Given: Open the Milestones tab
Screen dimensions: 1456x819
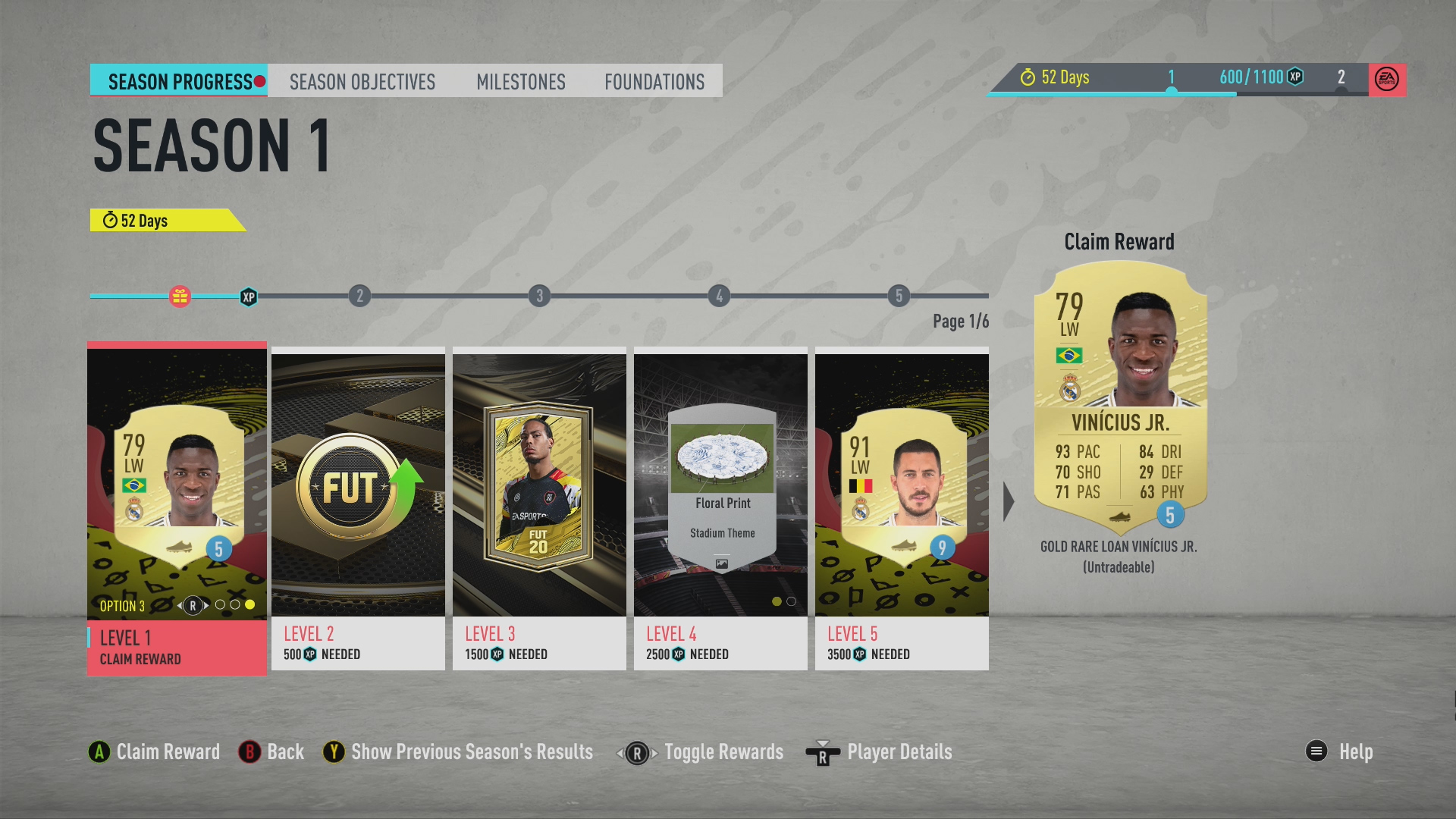Looking at the screenshot, I should coord(521,82).
